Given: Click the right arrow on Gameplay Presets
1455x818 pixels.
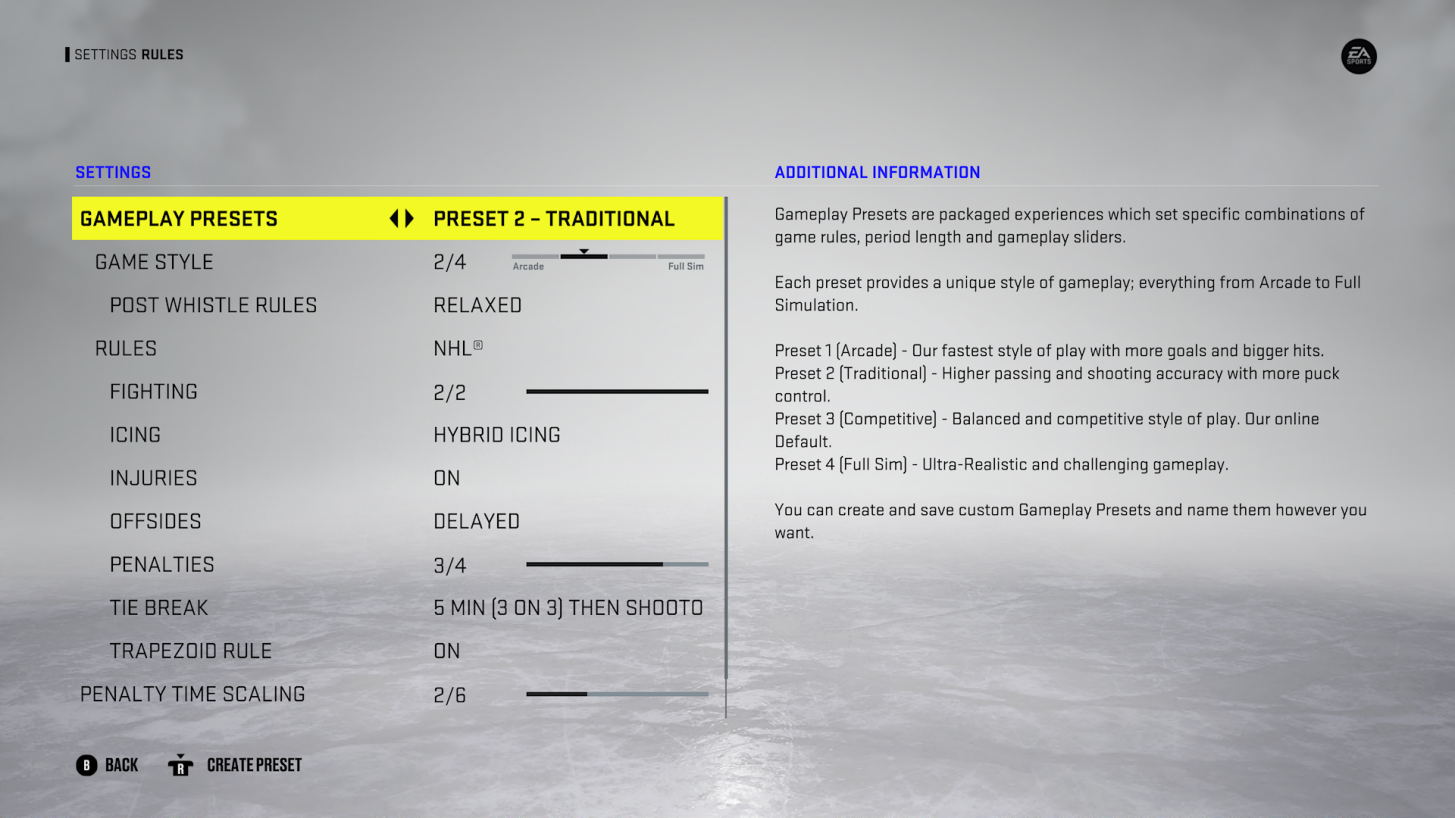Looking at the screenshot, I should (x=410, y=218).
